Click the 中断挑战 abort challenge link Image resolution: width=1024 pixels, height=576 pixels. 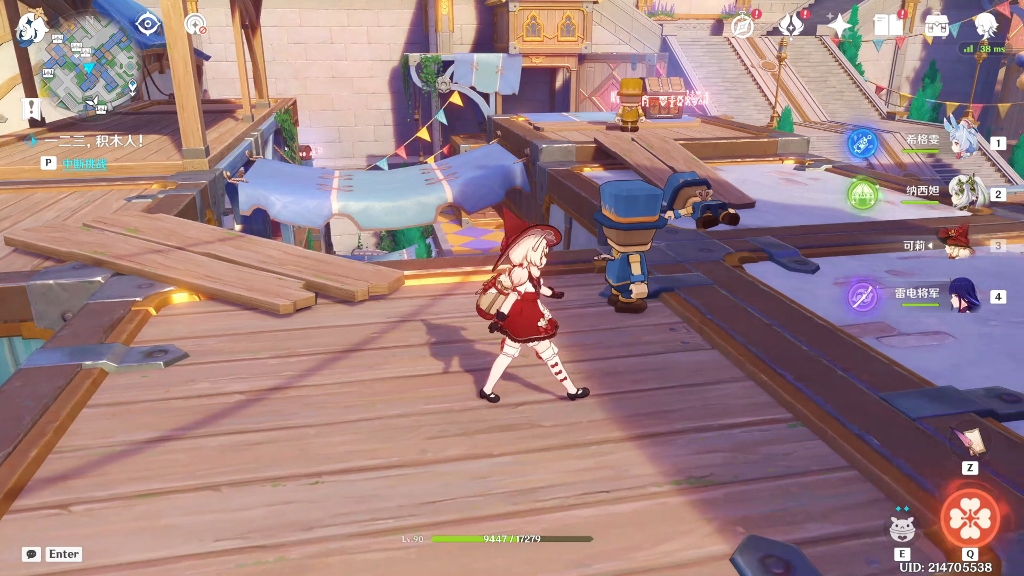84,163
